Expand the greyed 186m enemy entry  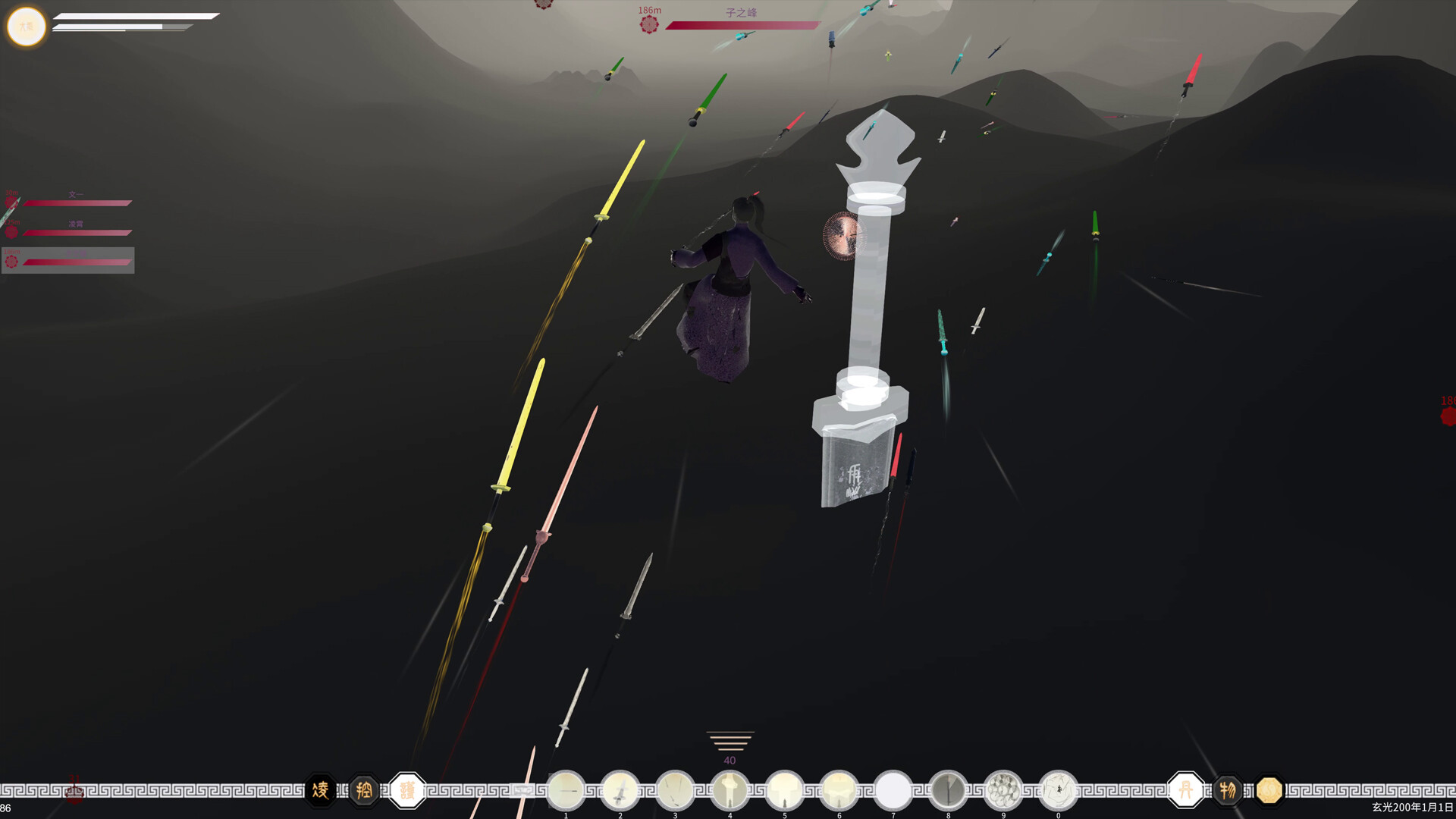(x=68, y=261)
